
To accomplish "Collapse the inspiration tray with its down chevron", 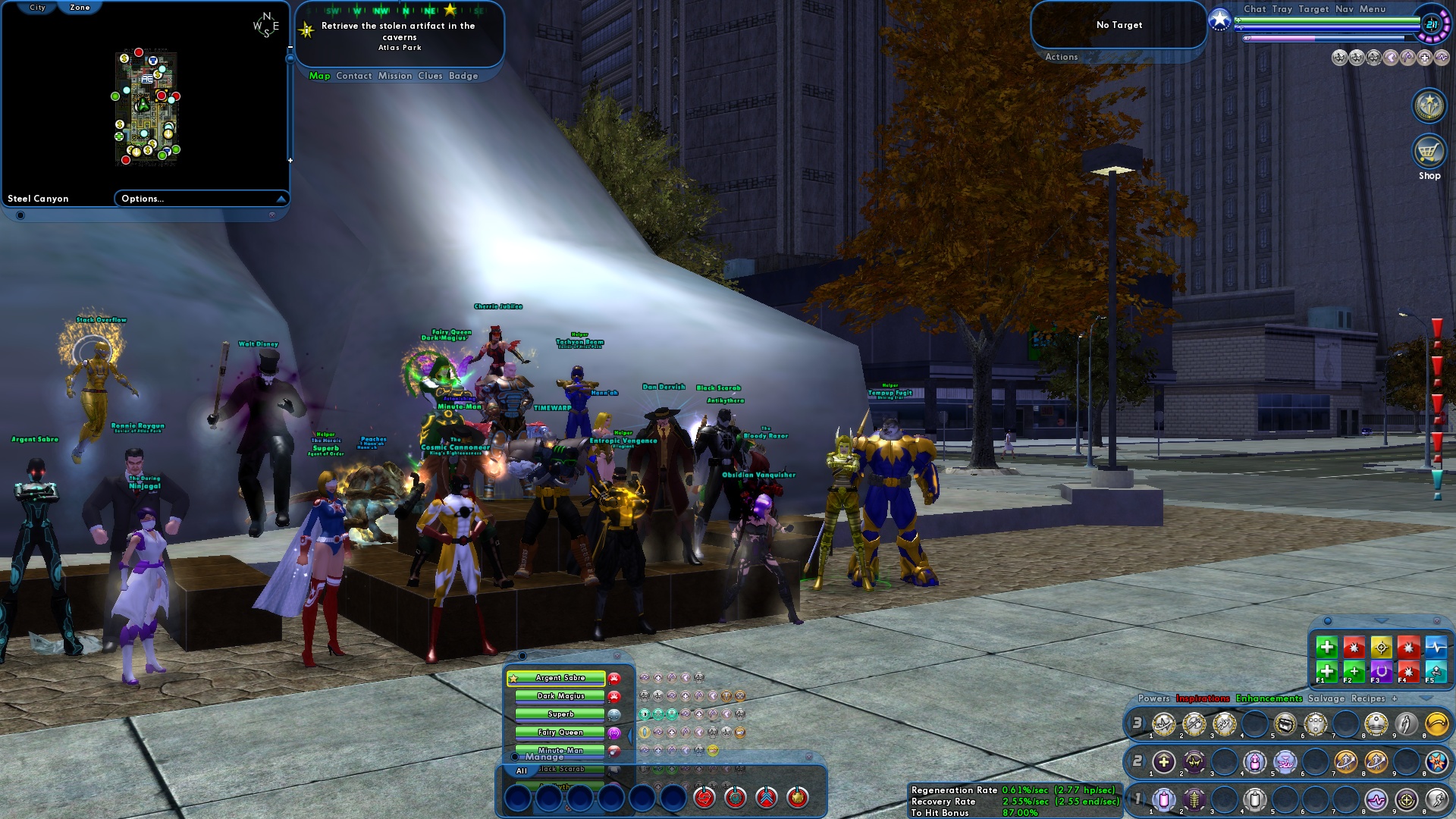I will pos(1379,620).
